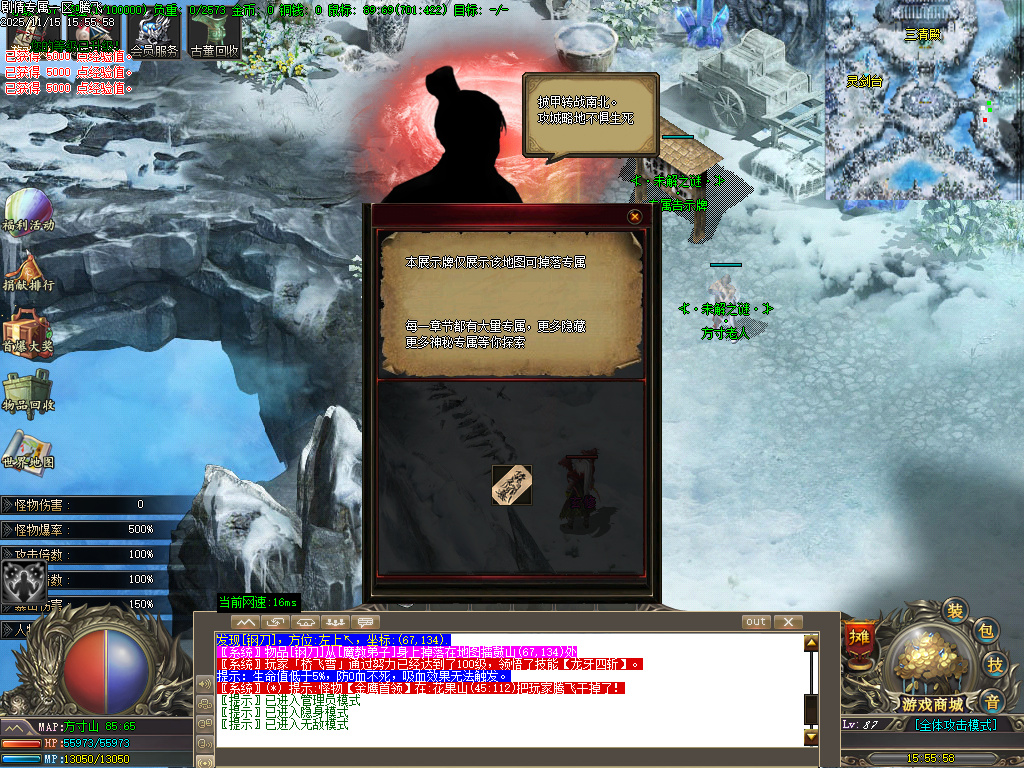Close the chat window with the X

tap(788, 622)
